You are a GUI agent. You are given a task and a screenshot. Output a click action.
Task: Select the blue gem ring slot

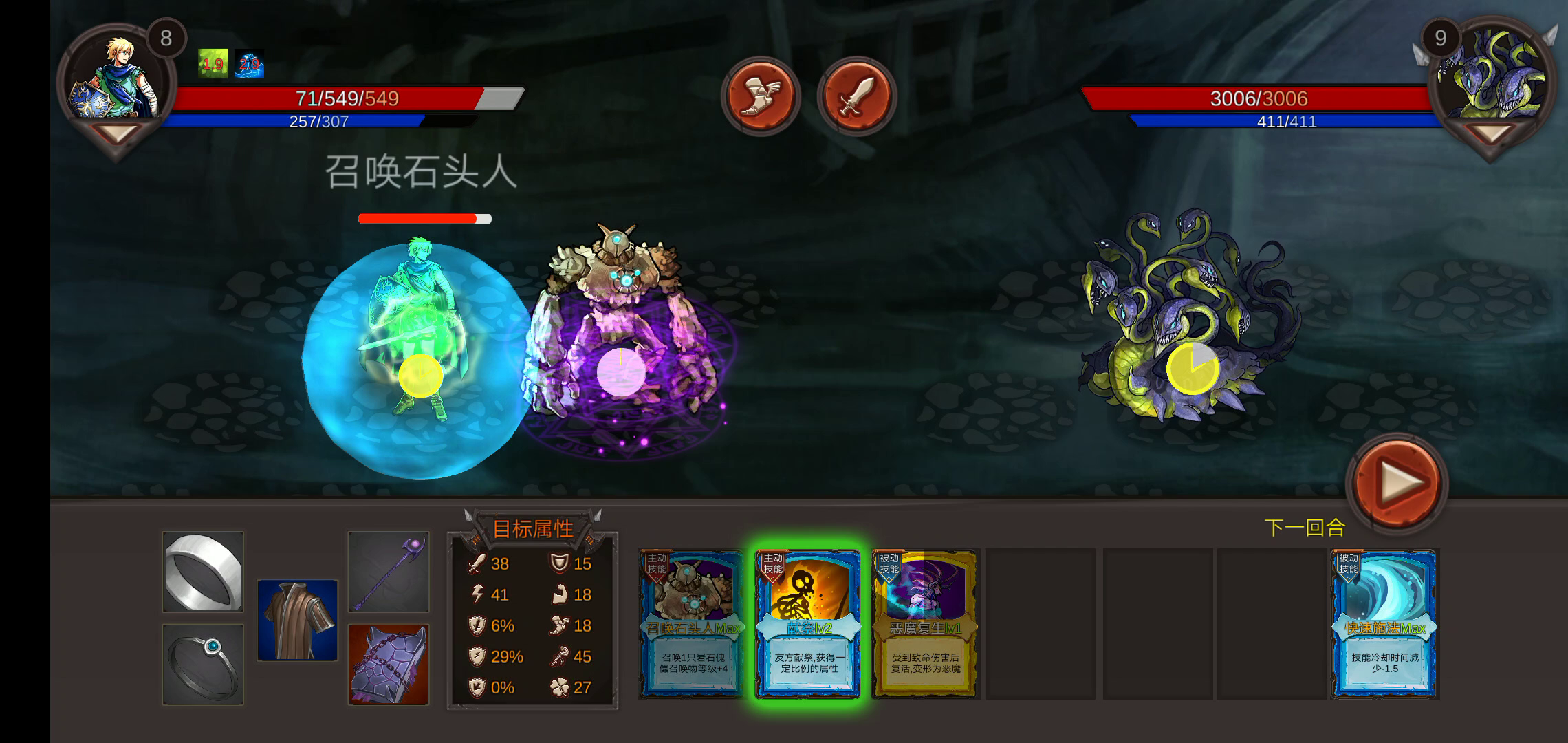(203, 664)
